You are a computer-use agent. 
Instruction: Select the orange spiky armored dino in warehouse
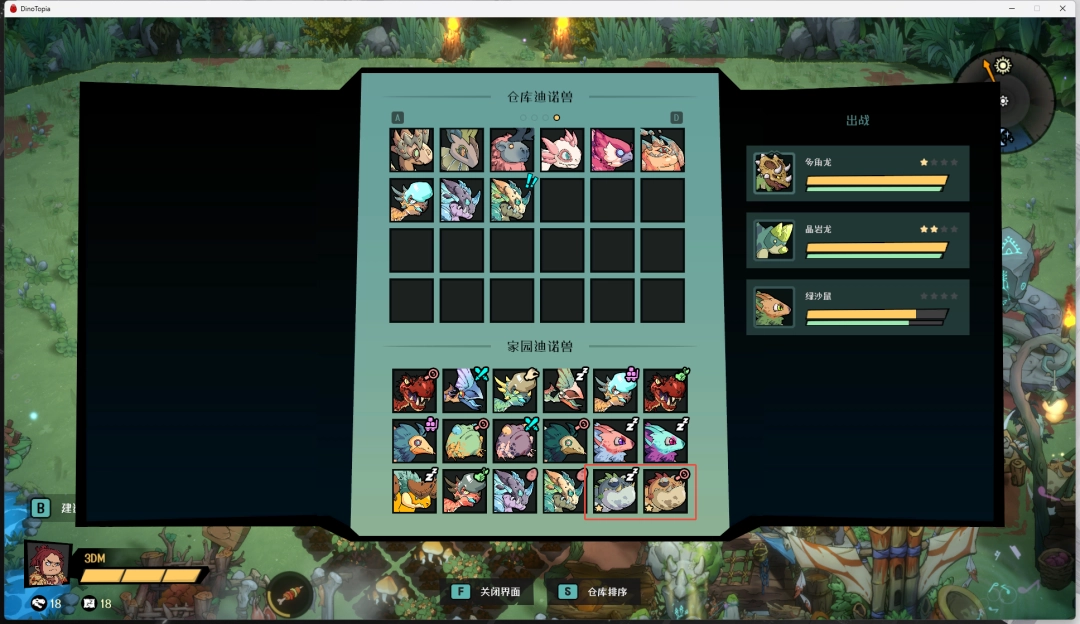pyautogui.click(x=662, y=150)
